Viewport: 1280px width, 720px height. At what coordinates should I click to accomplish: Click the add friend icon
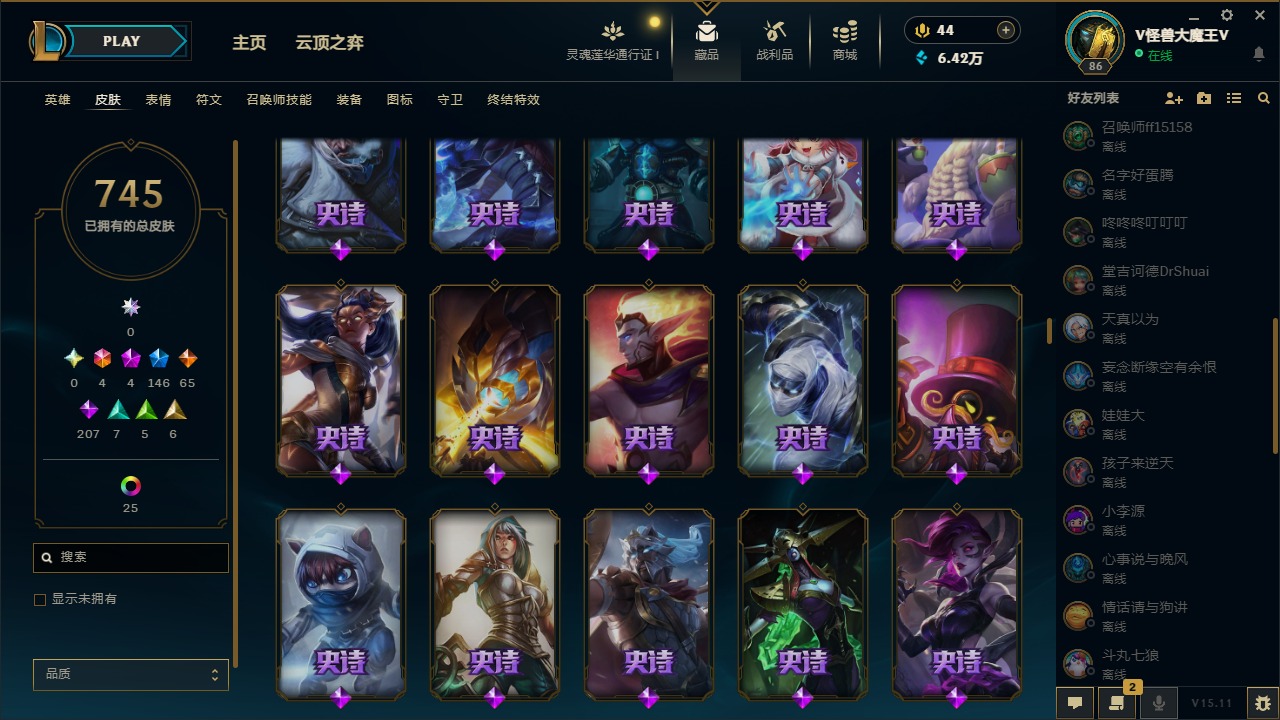click(x=1174, y=98)
